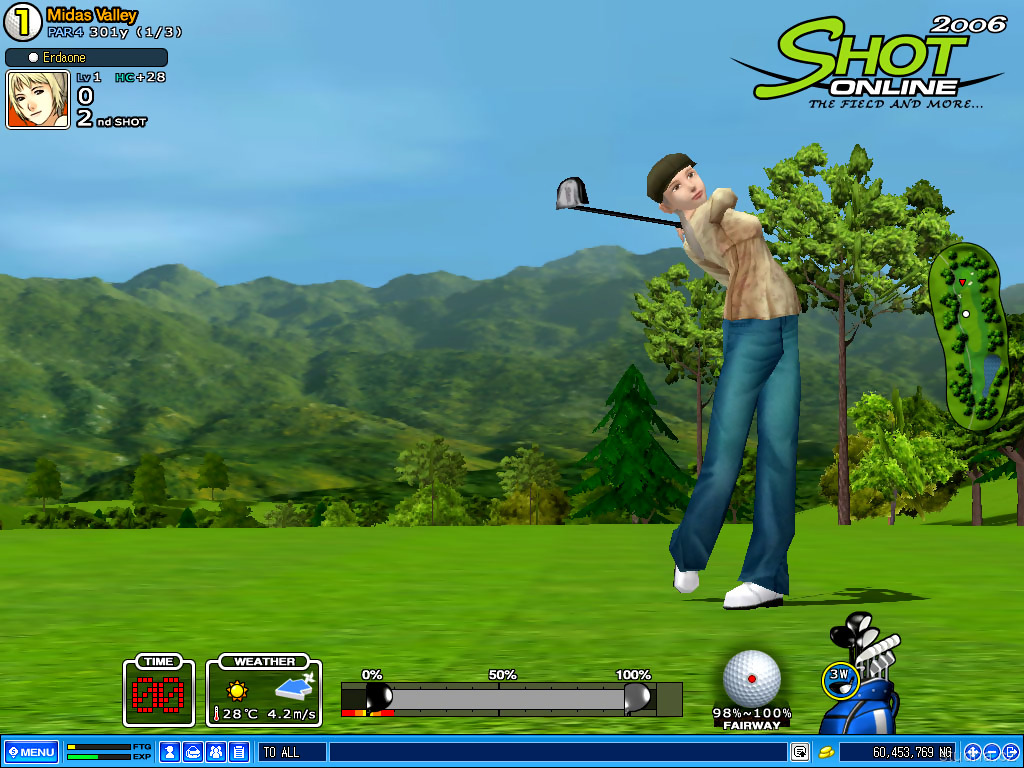Open the notepad list toolbar icon
This screenshot has height=768, width=1024.
(x=239, y=752)
